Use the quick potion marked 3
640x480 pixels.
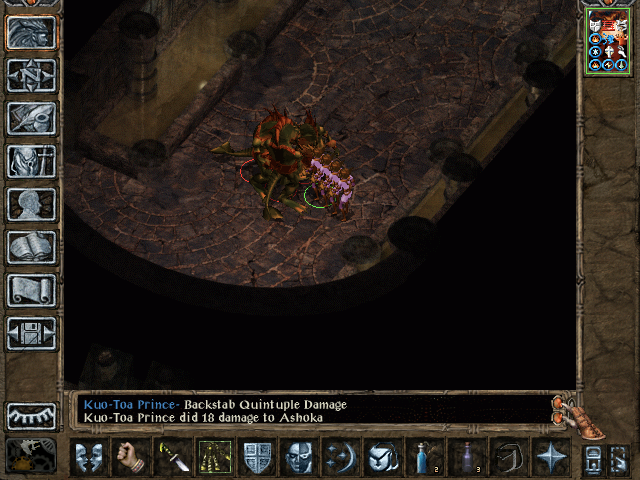pyautogui.click(x=467, y=457)
